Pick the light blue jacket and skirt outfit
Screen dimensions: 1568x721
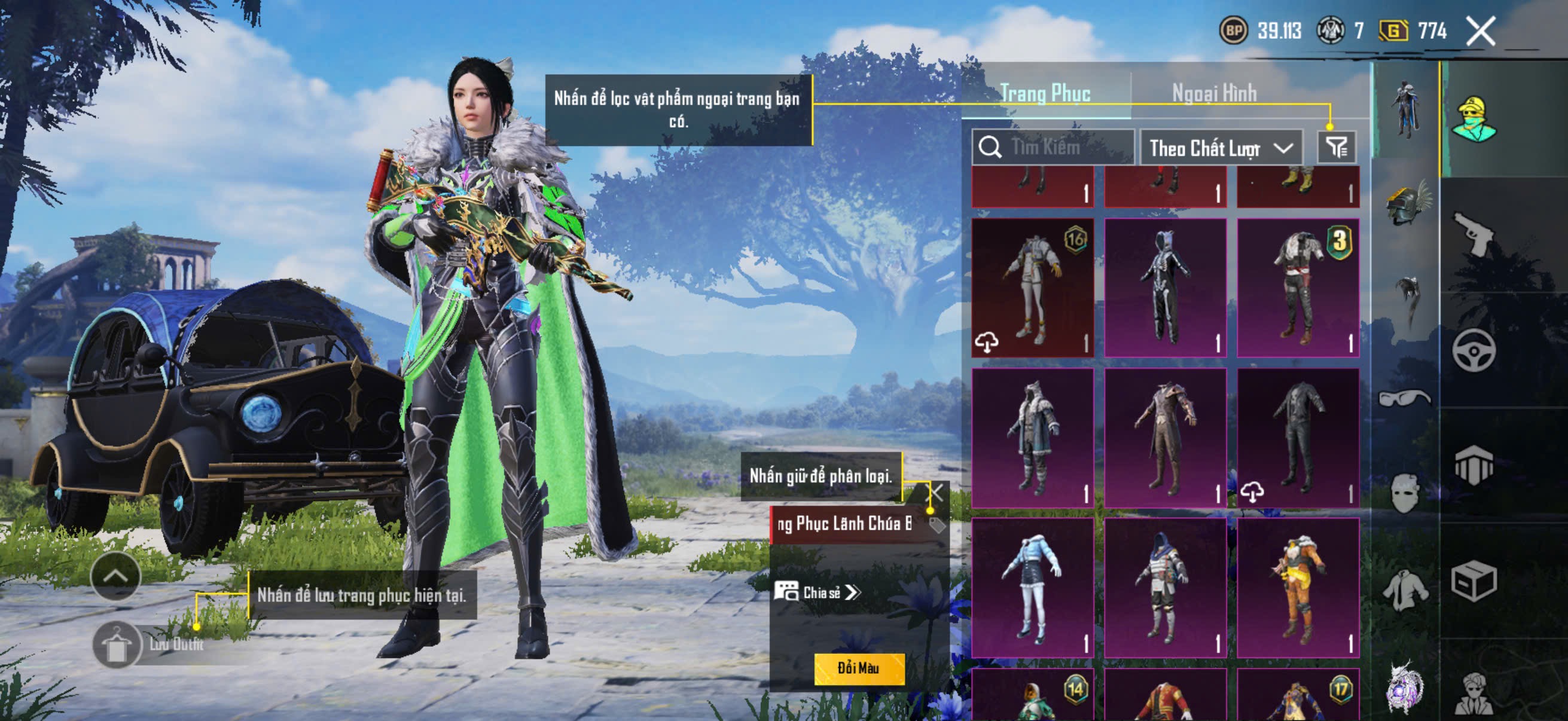coord(1032,587)
